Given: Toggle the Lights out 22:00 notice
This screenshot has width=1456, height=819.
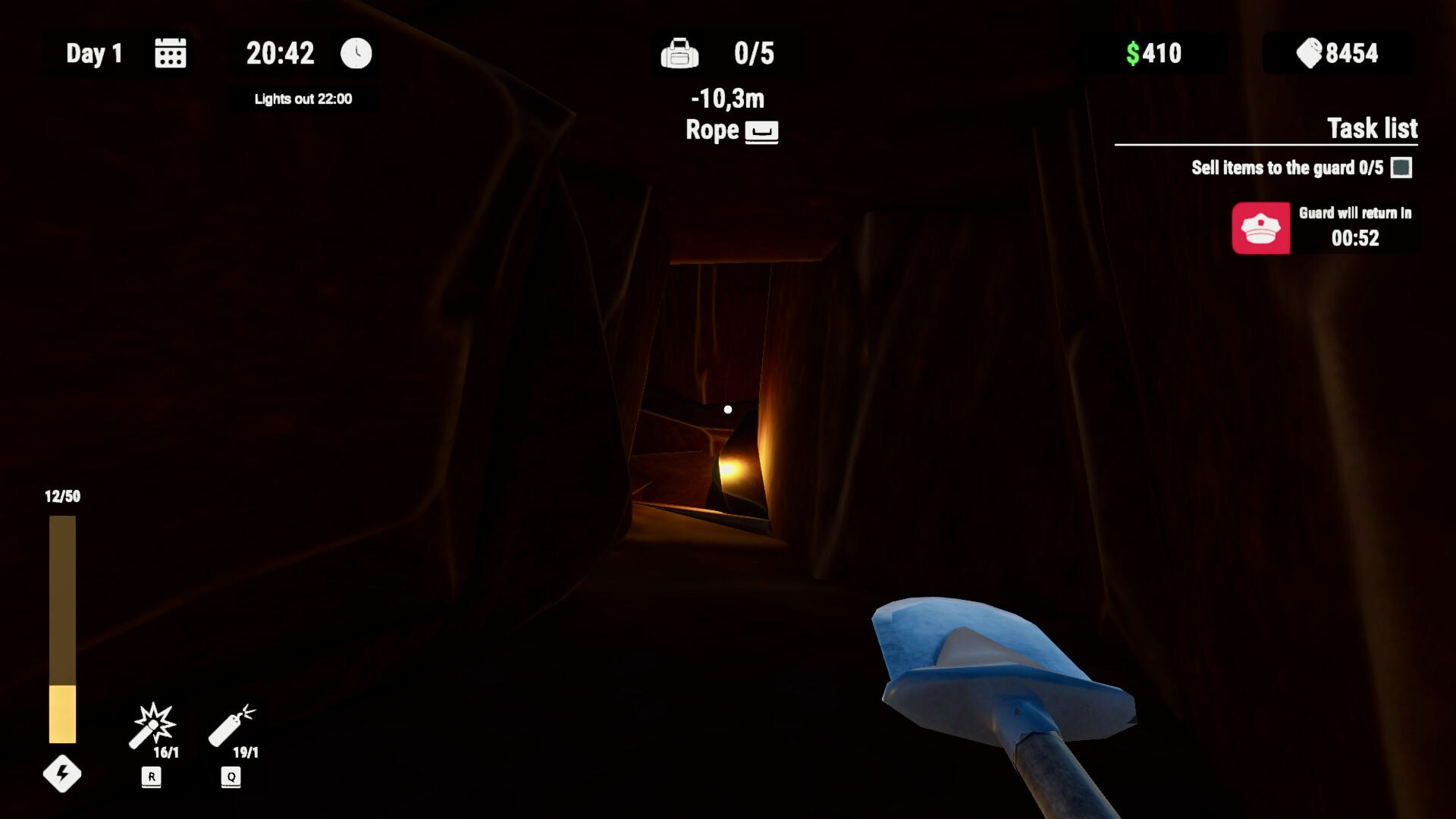Looking at the screenshot, I should point(302,99).
